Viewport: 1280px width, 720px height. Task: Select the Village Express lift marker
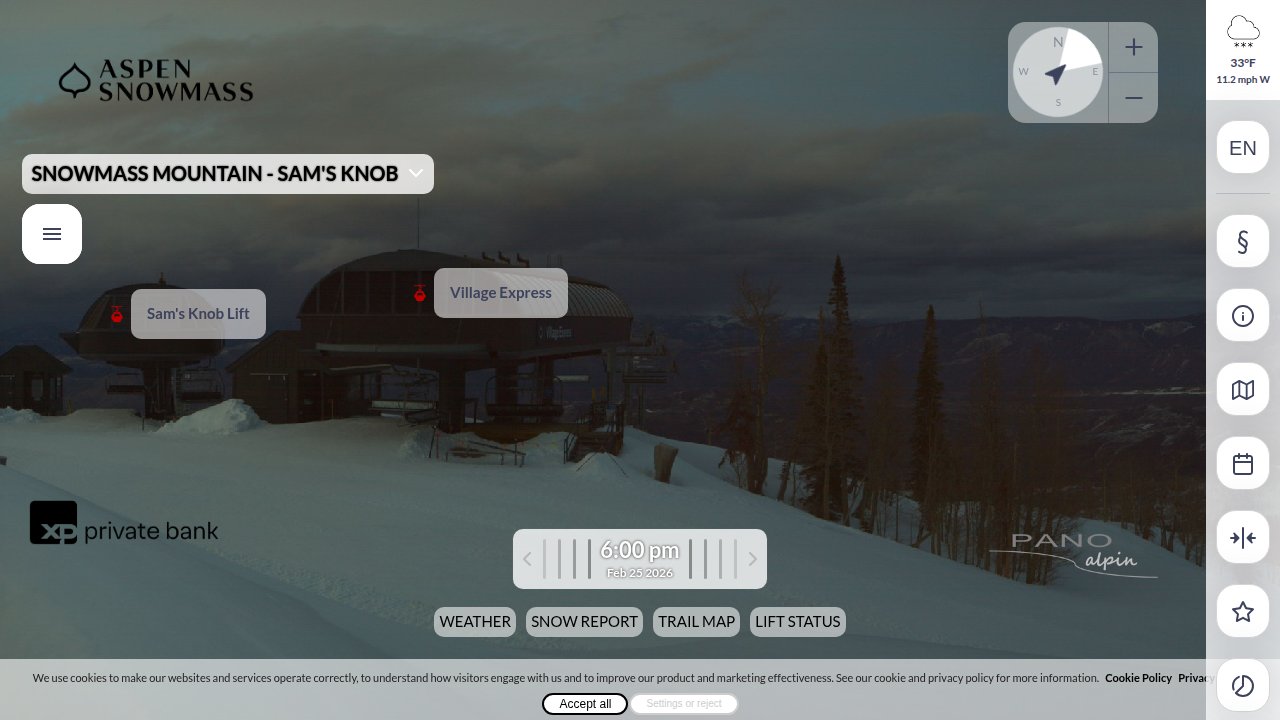point(500,293)
